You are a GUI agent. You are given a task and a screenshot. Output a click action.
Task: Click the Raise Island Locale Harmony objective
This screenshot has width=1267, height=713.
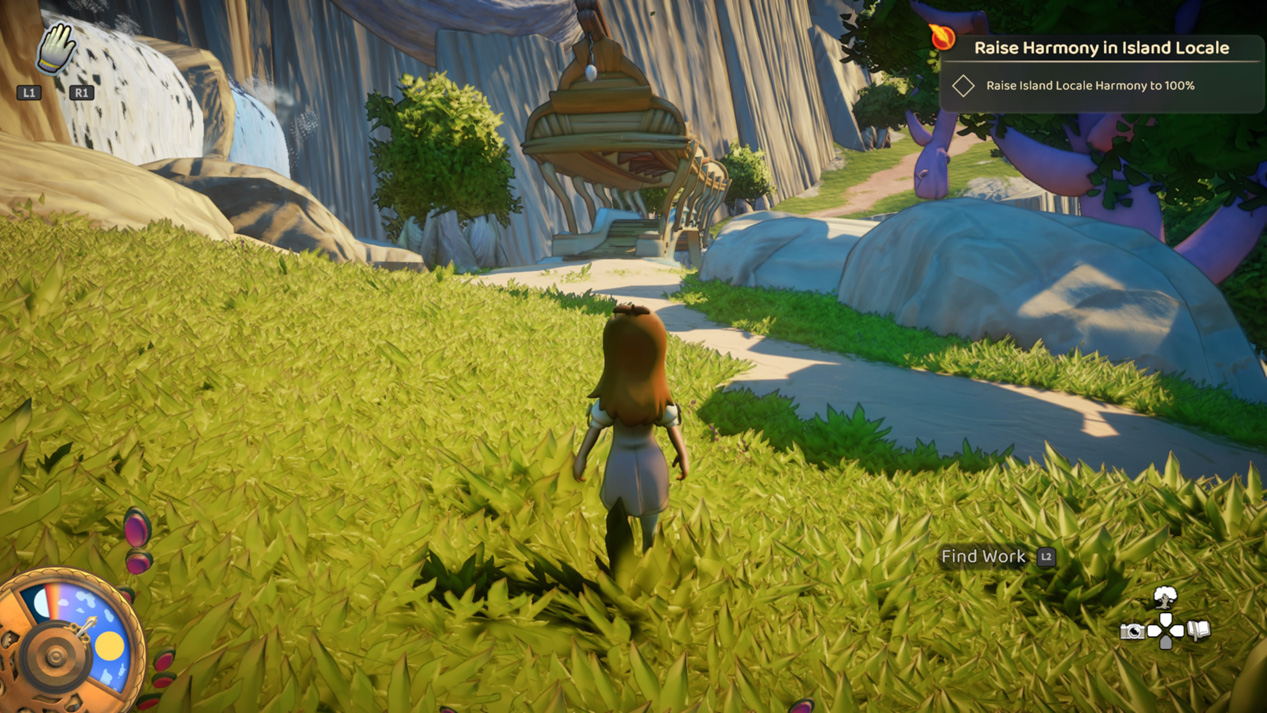[1089, 86]
